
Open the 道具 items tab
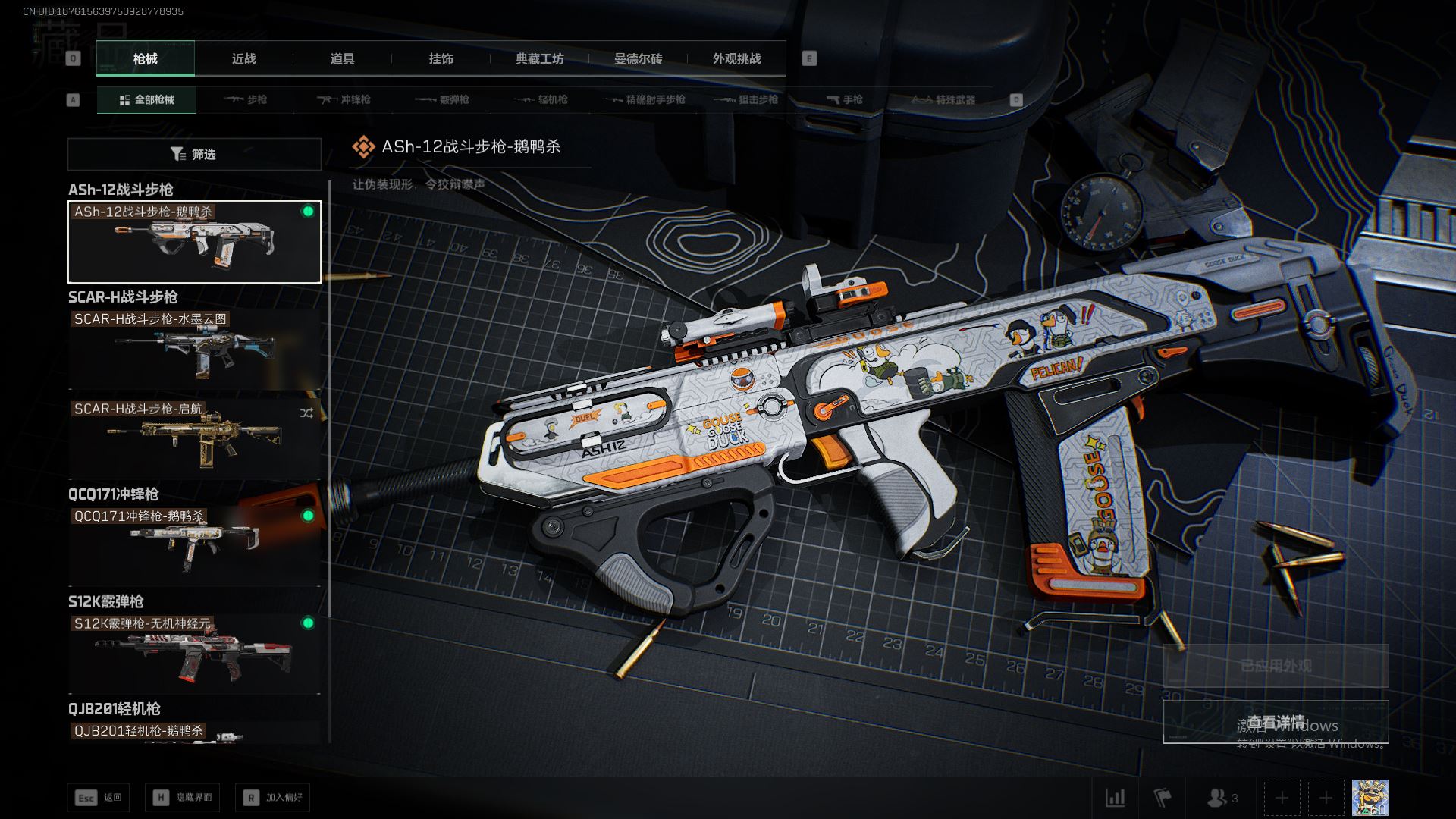342,58
